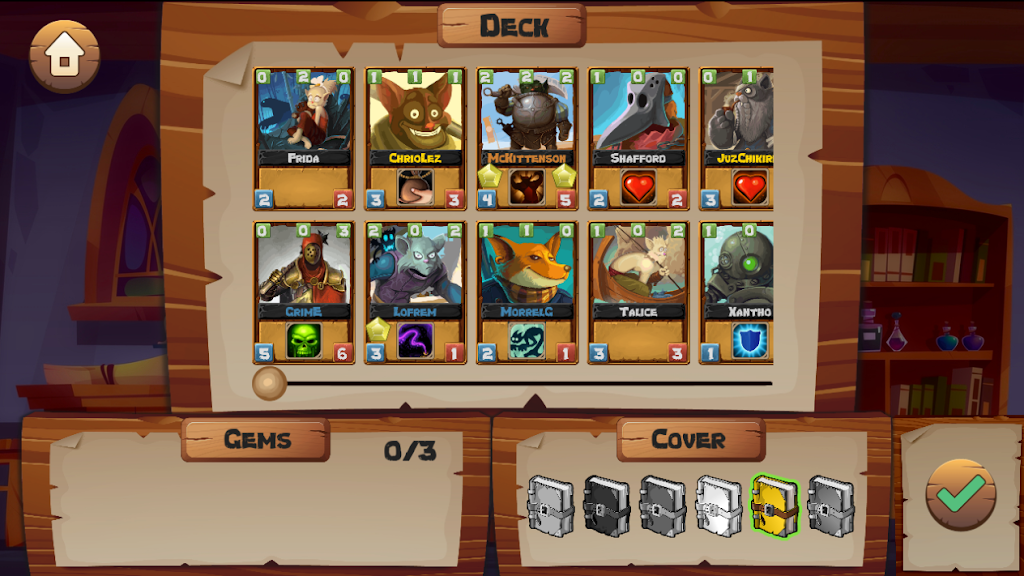This screenshot has width=1024, height=576.
Task: Pick the yellow book cover
Action: (x=775, y=506)
